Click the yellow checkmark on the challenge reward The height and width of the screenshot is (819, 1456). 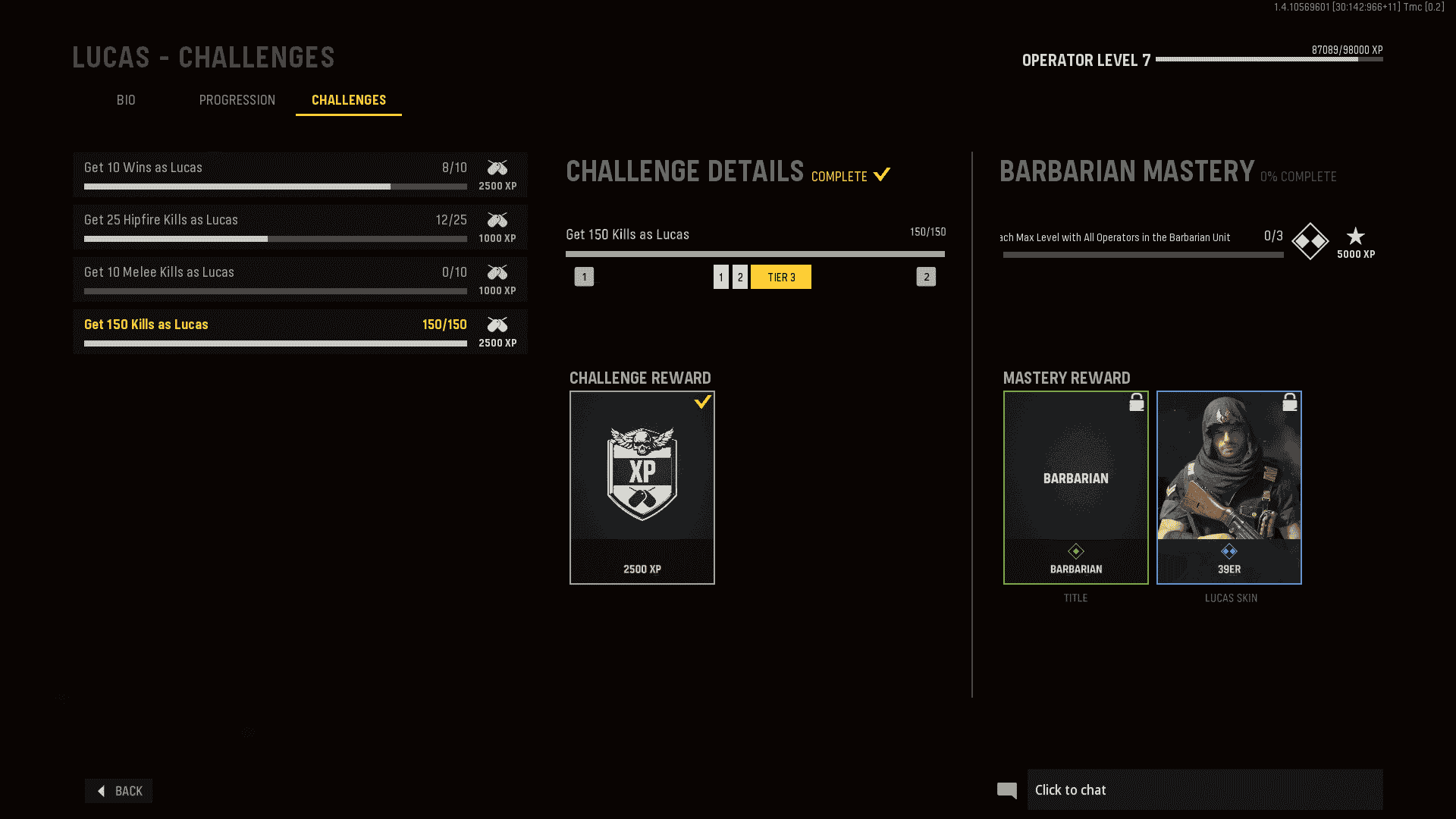pos(704,402)
